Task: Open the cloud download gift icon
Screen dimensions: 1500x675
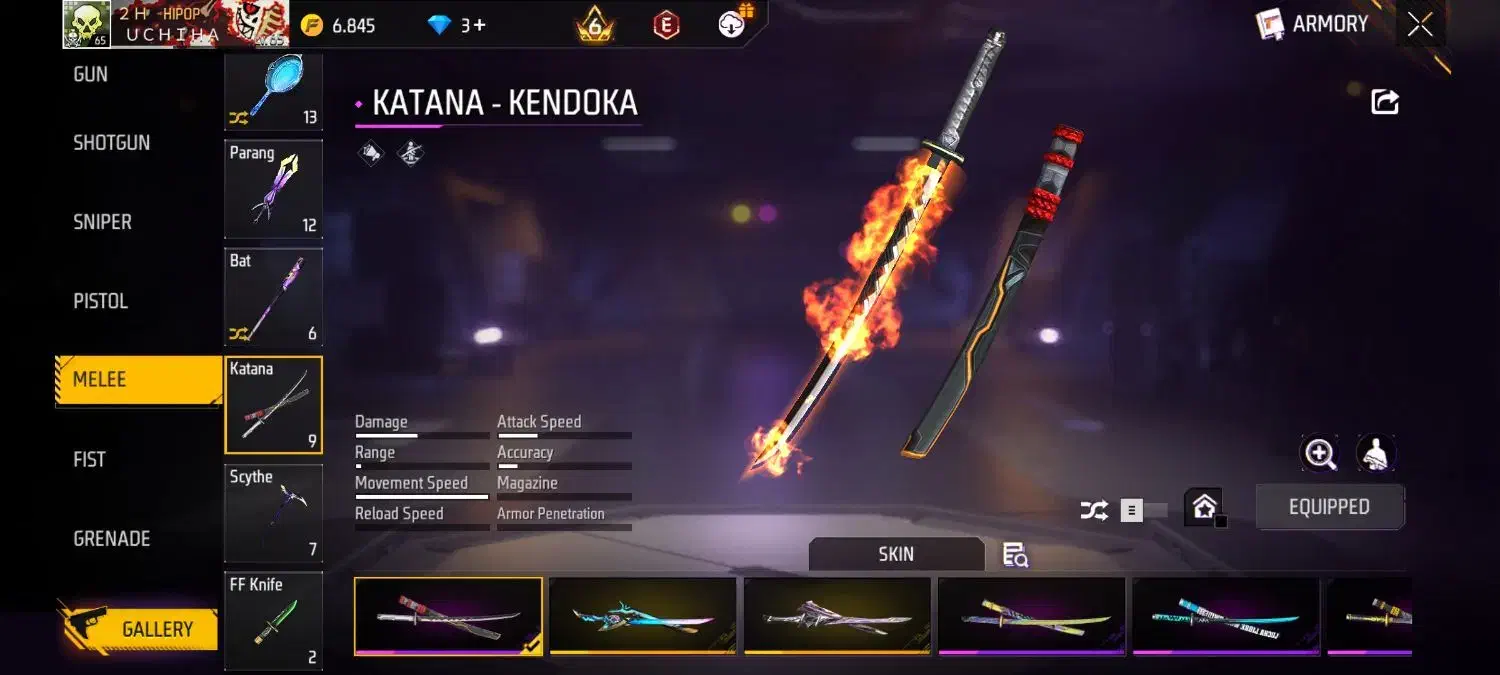Action: coord(733,25)
